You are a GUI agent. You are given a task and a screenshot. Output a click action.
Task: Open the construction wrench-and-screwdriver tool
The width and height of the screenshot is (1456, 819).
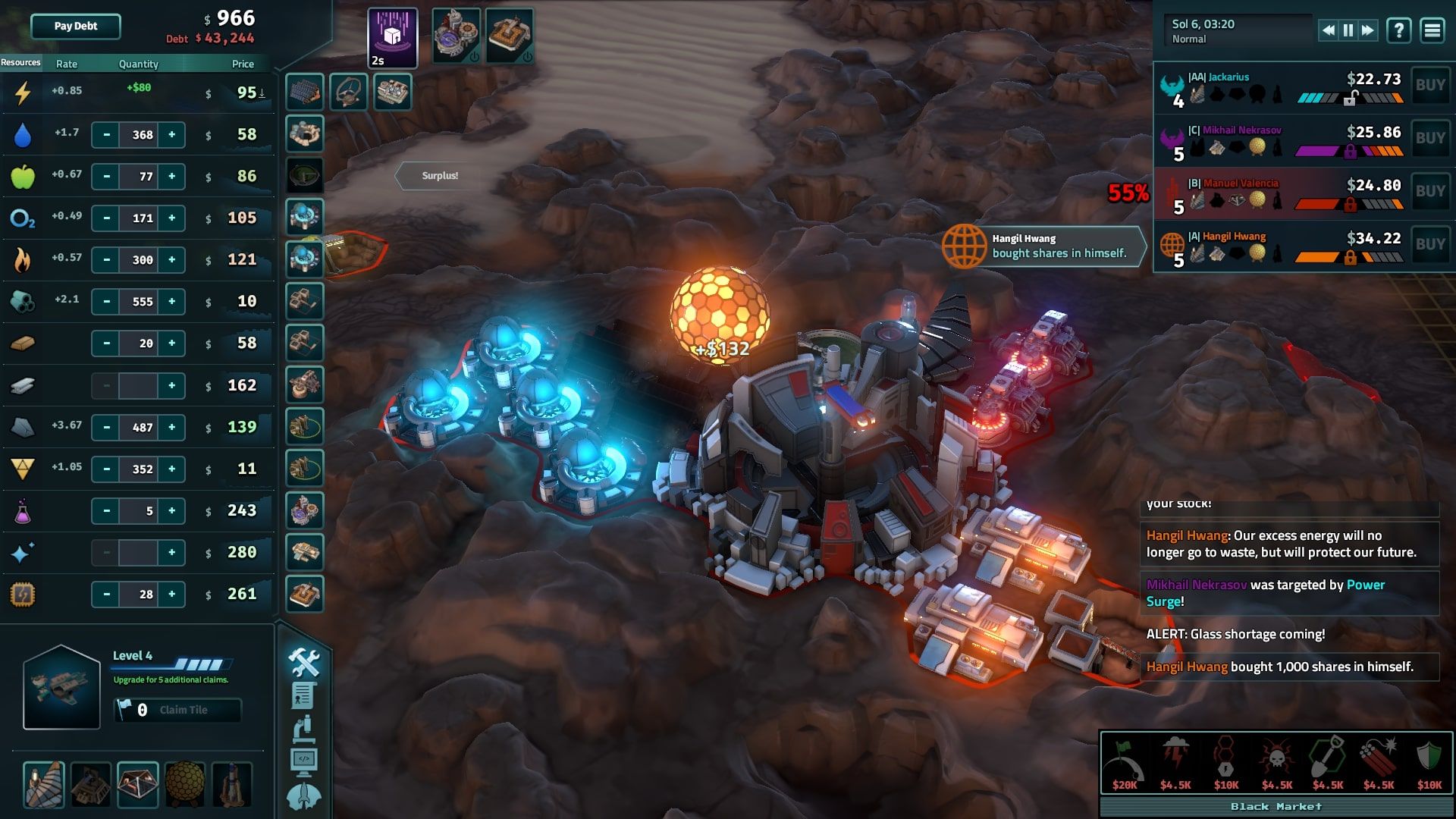[x=303, y=662]
